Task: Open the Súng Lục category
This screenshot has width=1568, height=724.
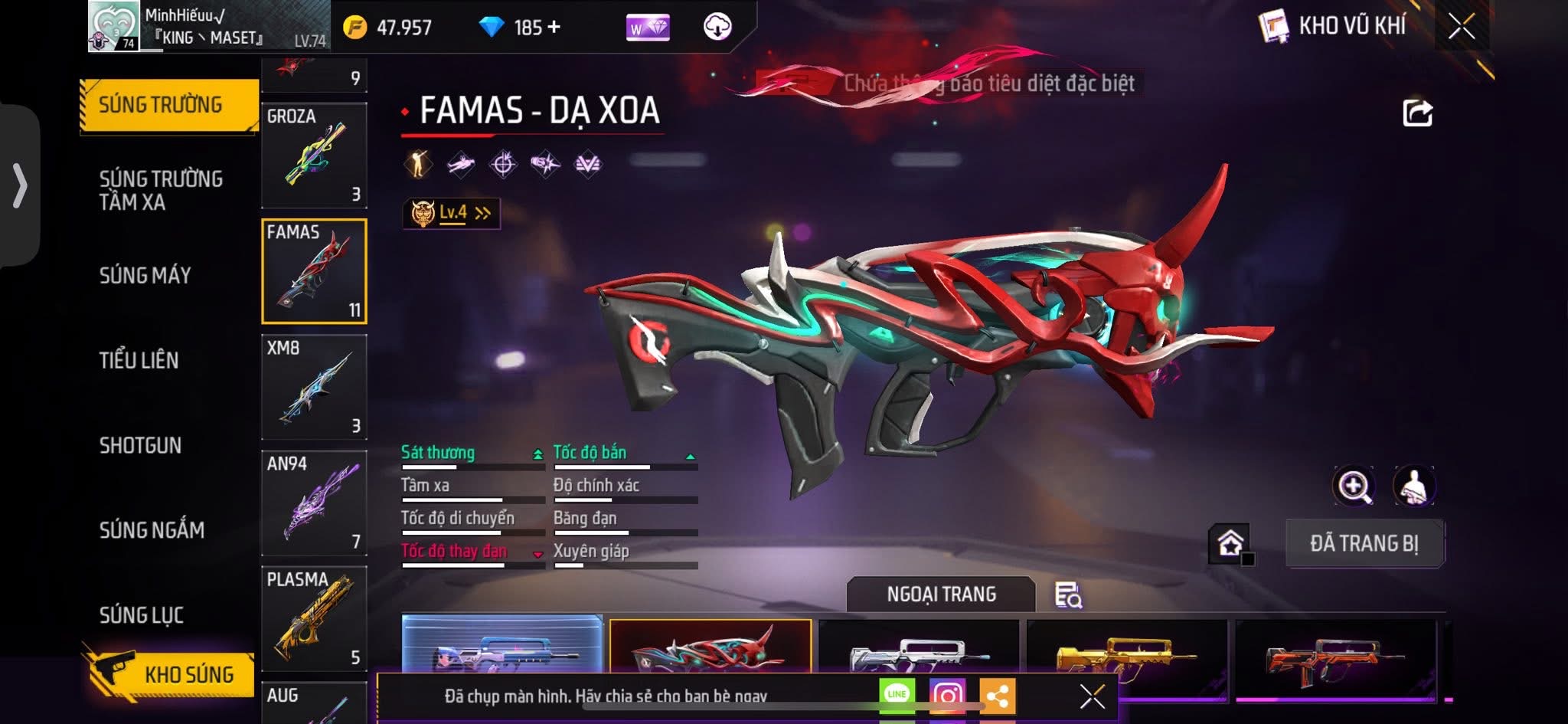Action: click(142, 614)
